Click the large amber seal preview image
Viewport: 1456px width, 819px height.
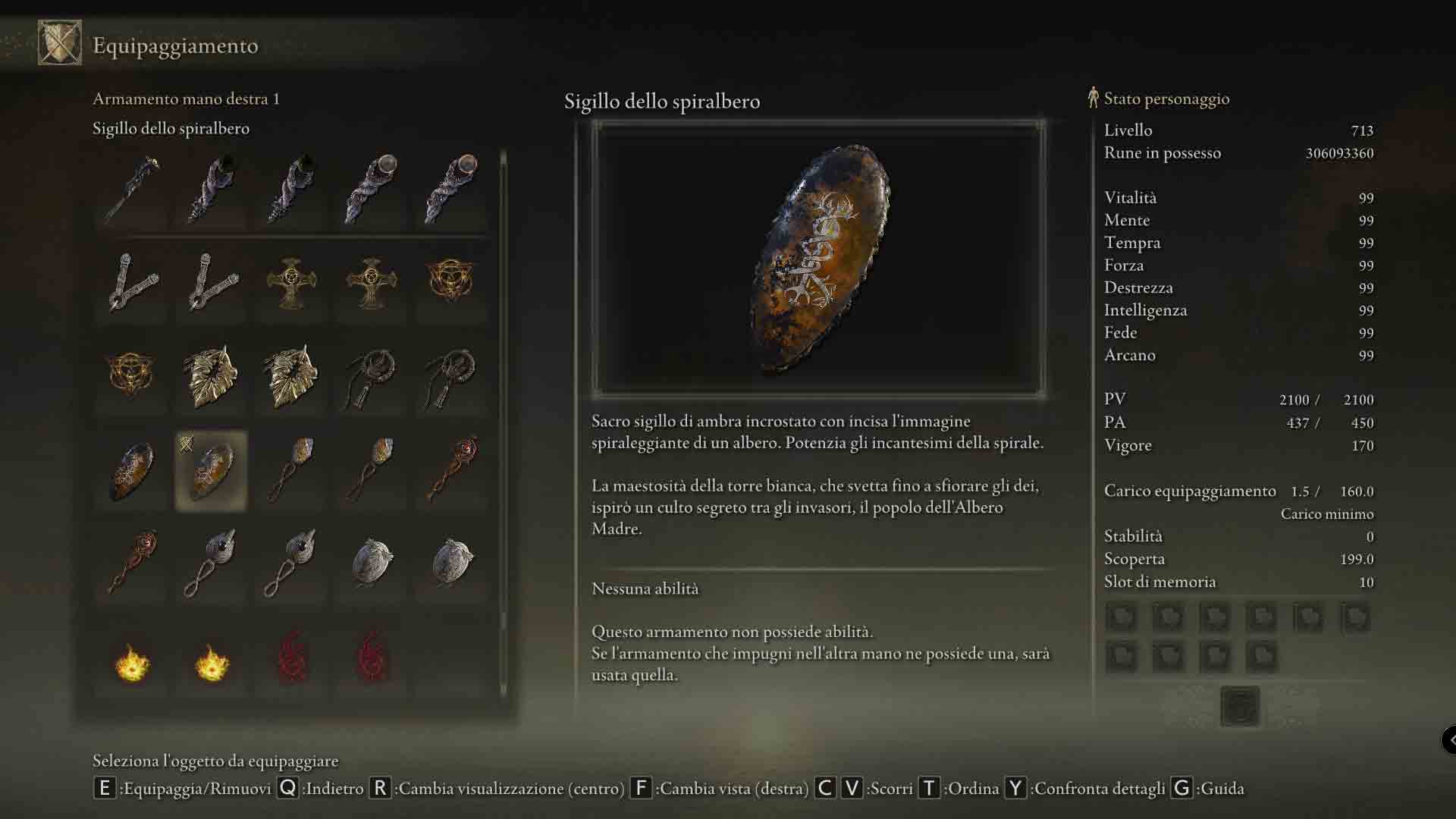(x=818, y=259)
